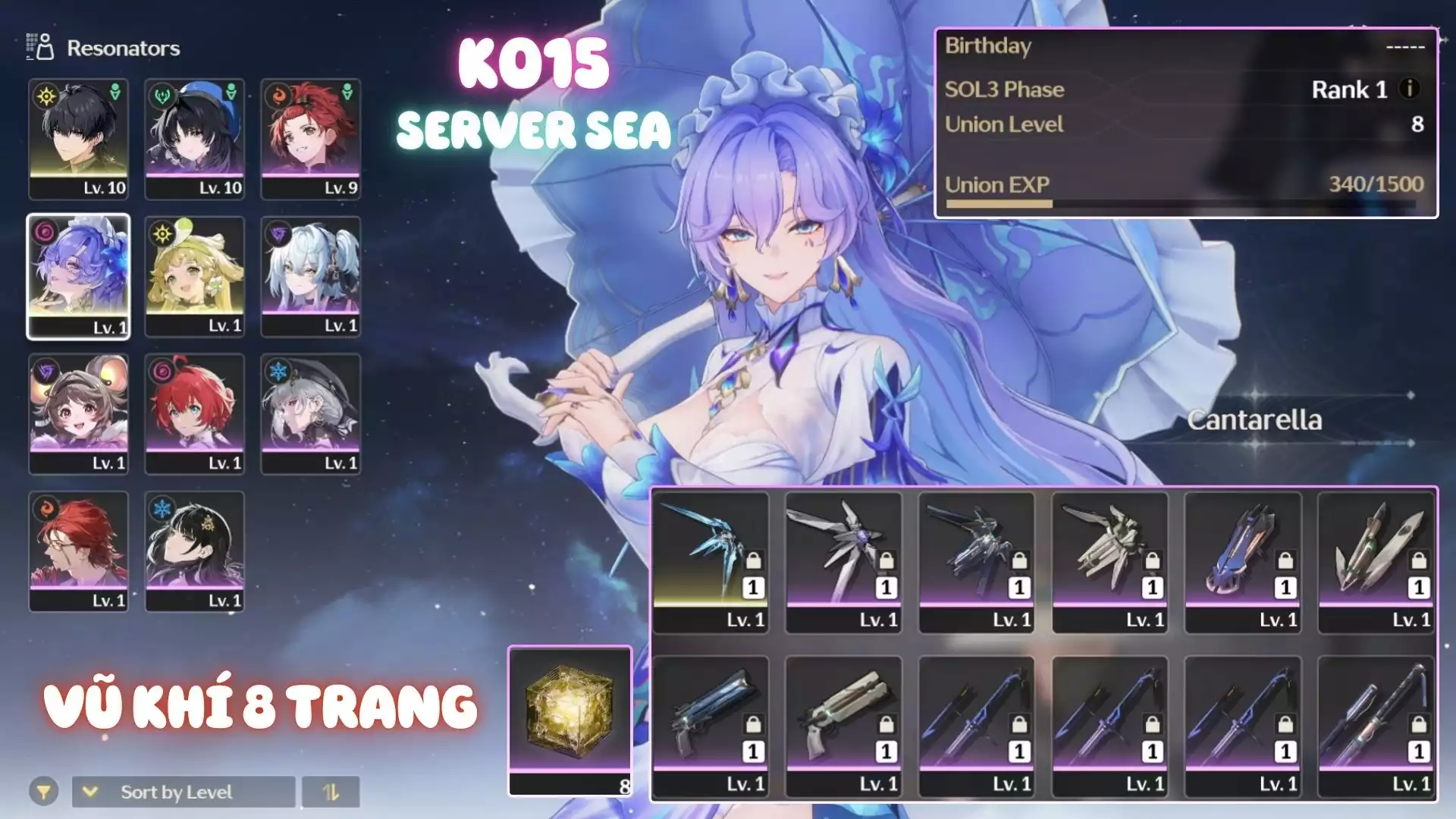Toggle the sort order arrows button
Image resolution: width=1456 pixels, height=819 pixels.
(331, 792)
